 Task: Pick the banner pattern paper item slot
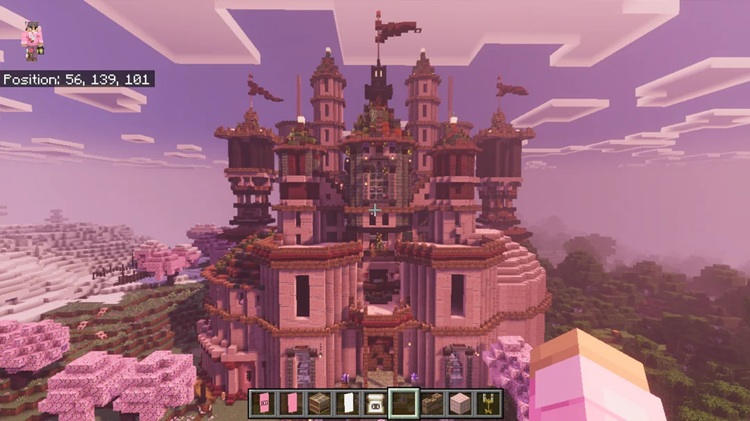376,404
